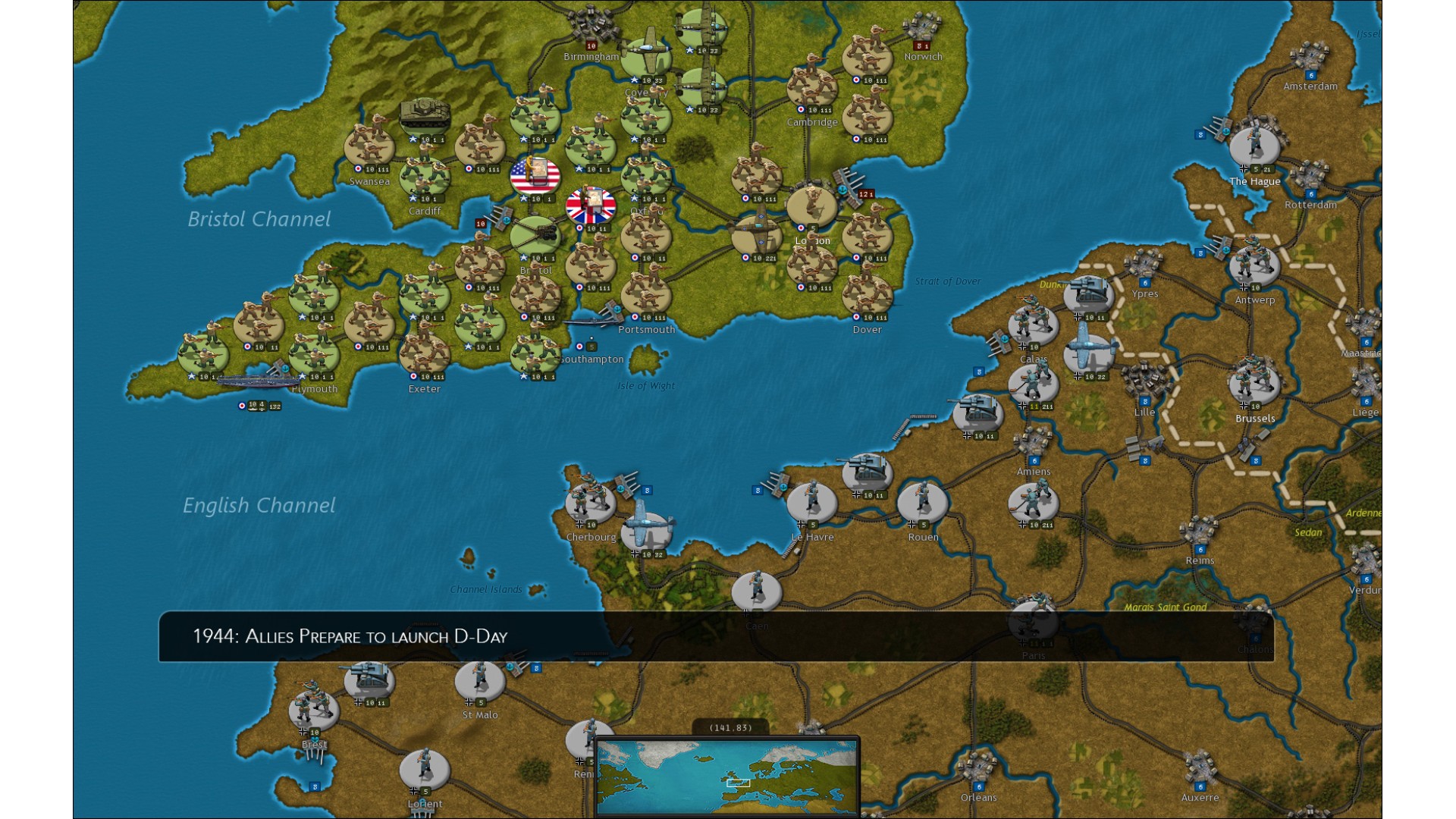Click the world minimap at the bottom
Image resolution: width=1456 pixels, height=819 pixels.
tap(726, 777)
